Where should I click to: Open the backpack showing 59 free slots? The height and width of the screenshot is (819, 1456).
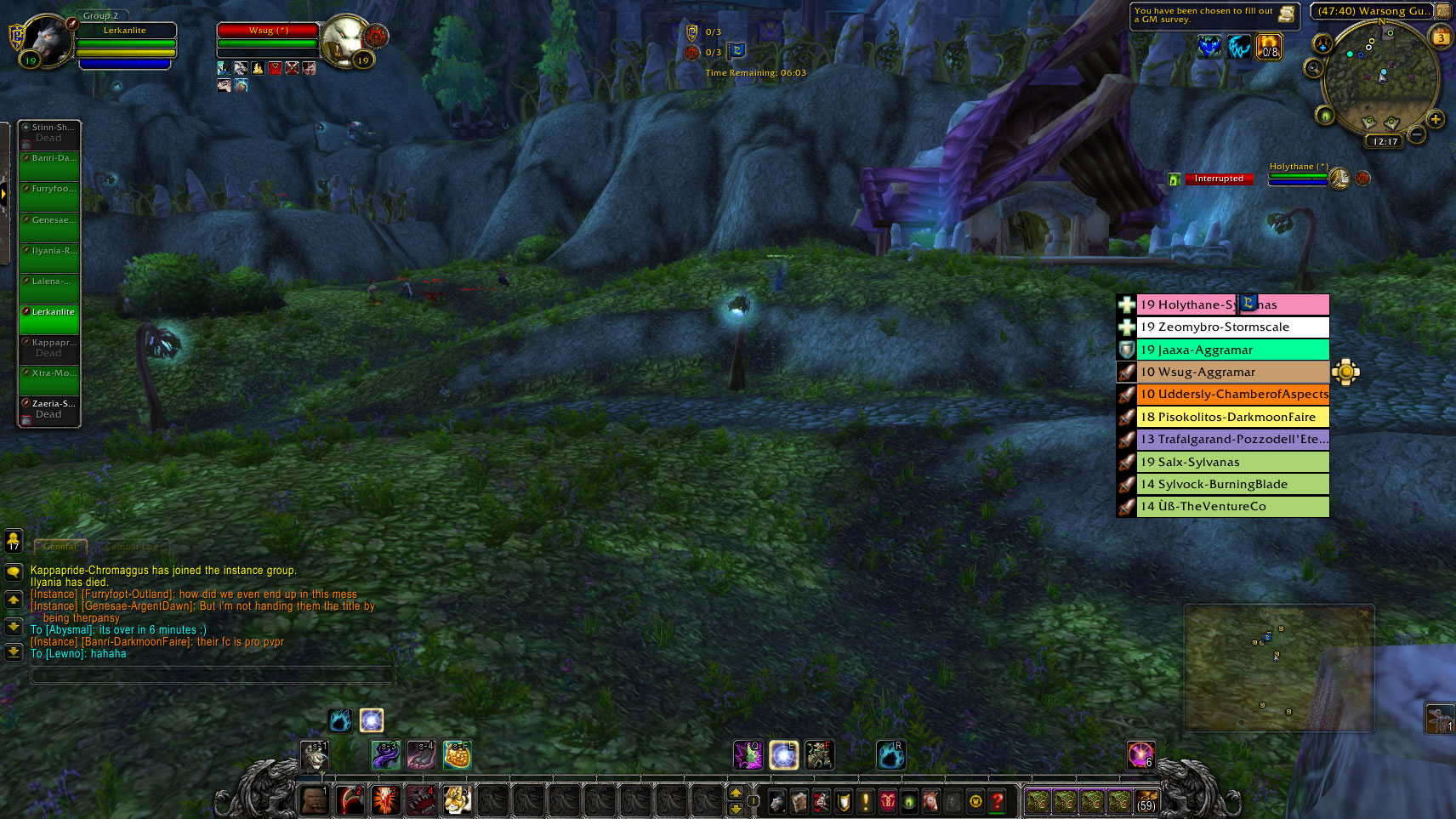(1146, 801)
